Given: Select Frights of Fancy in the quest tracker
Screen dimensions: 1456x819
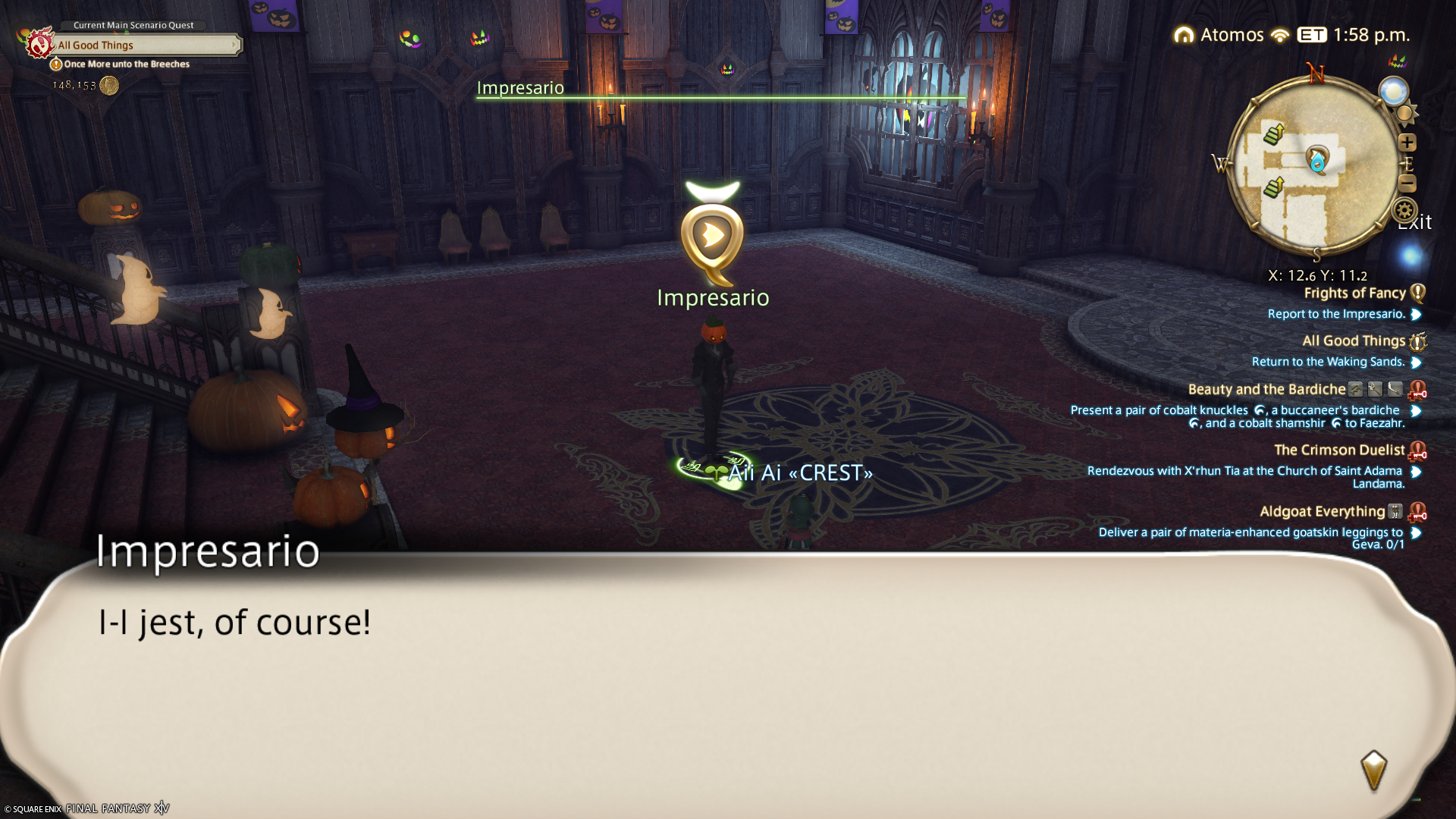Looking at the screenshot, I should tap(1354, 293).
